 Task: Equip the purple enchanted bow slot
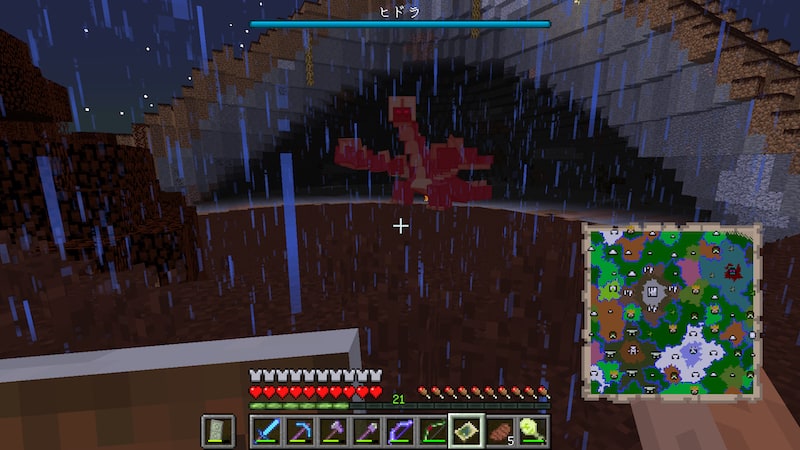(400, 431)
